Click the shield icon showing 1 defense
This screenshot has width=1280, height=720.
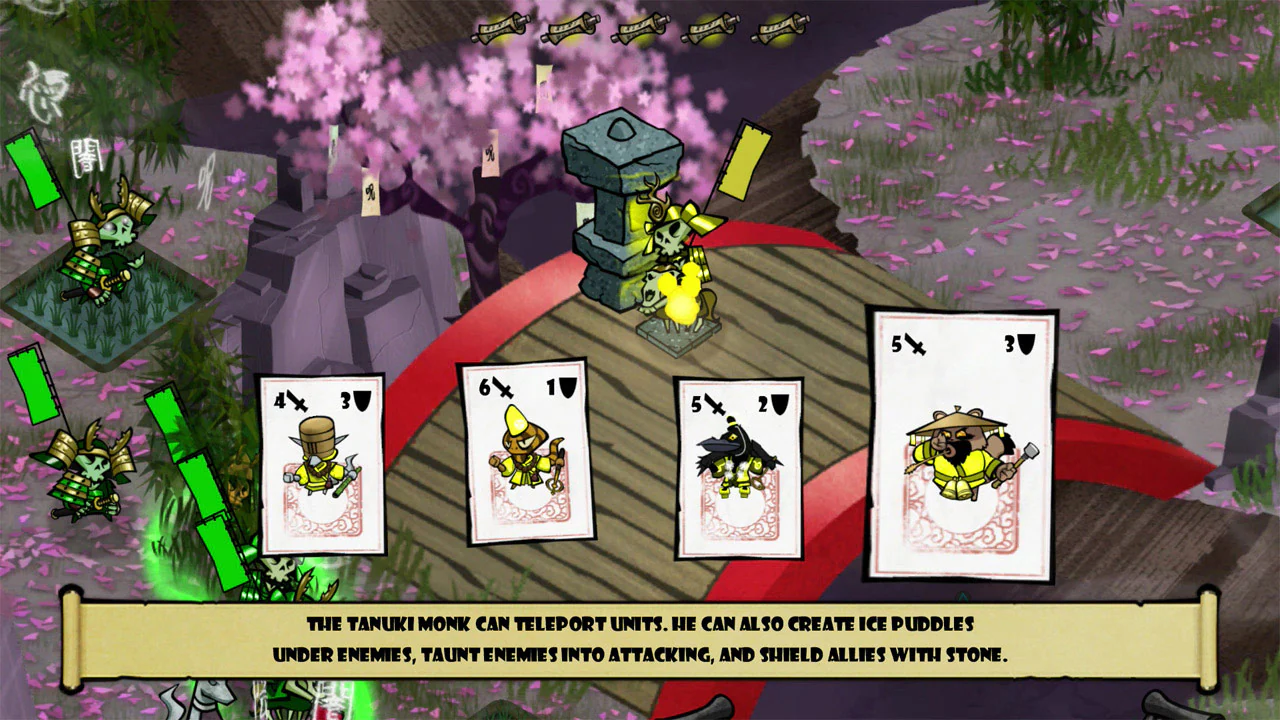566,386
